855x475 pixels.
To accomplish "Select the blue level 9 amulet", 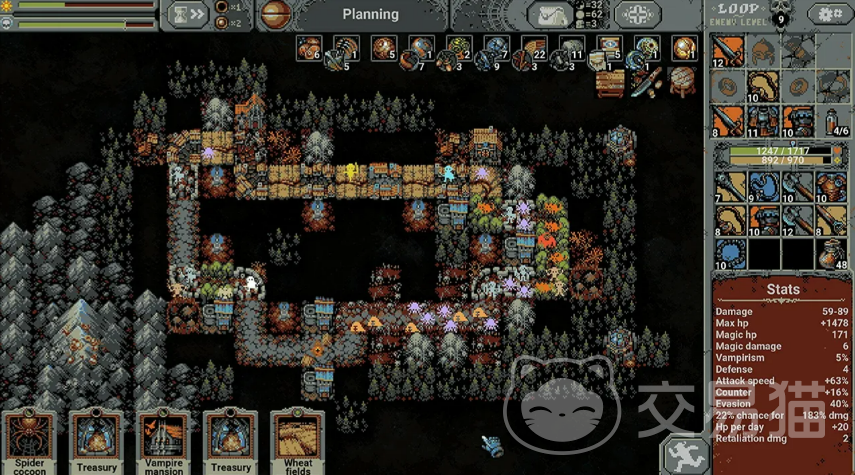I will tap(764, 186).
